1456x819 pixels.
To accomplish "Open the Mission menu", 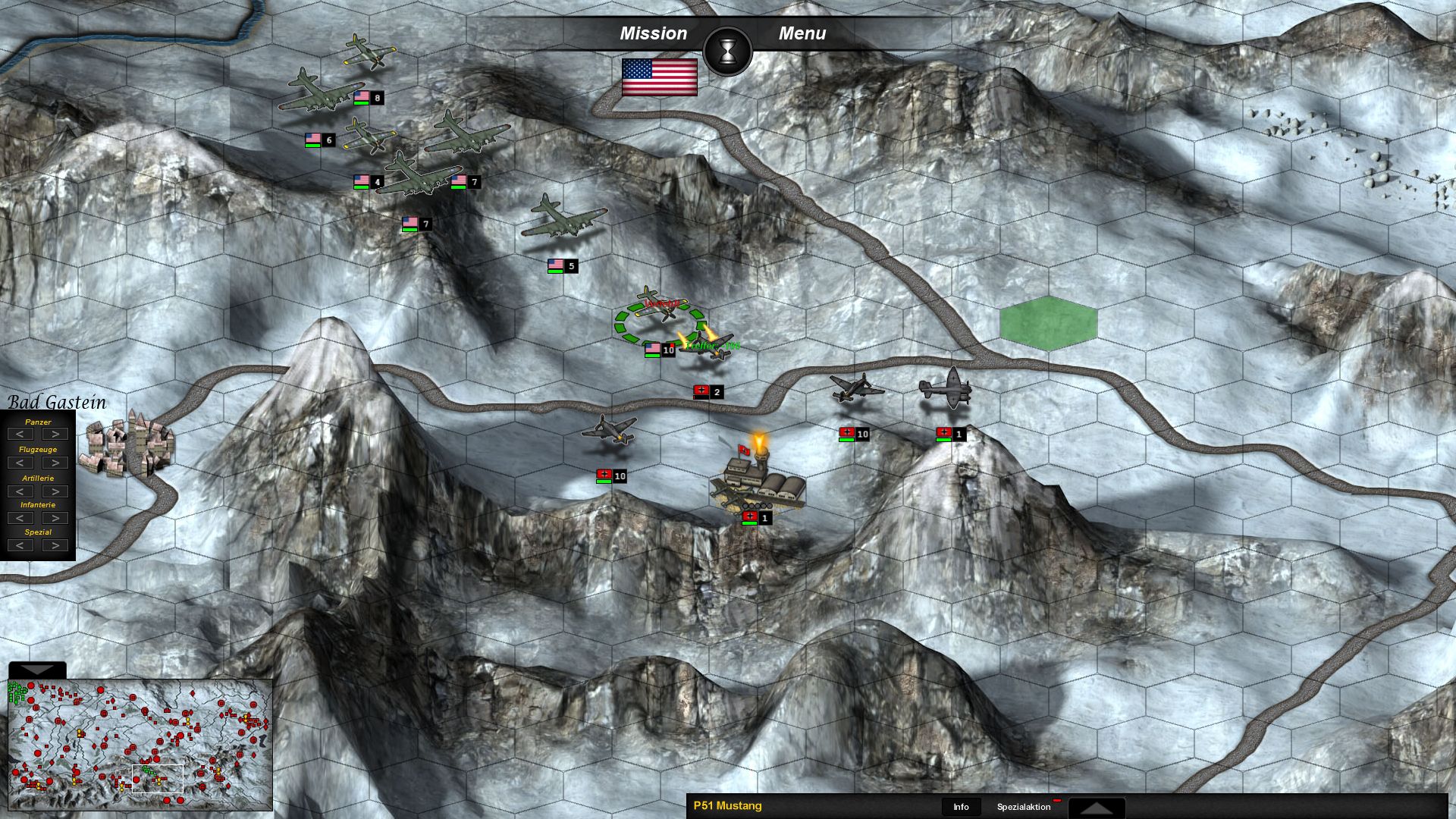I will click(x=654, y=33).
